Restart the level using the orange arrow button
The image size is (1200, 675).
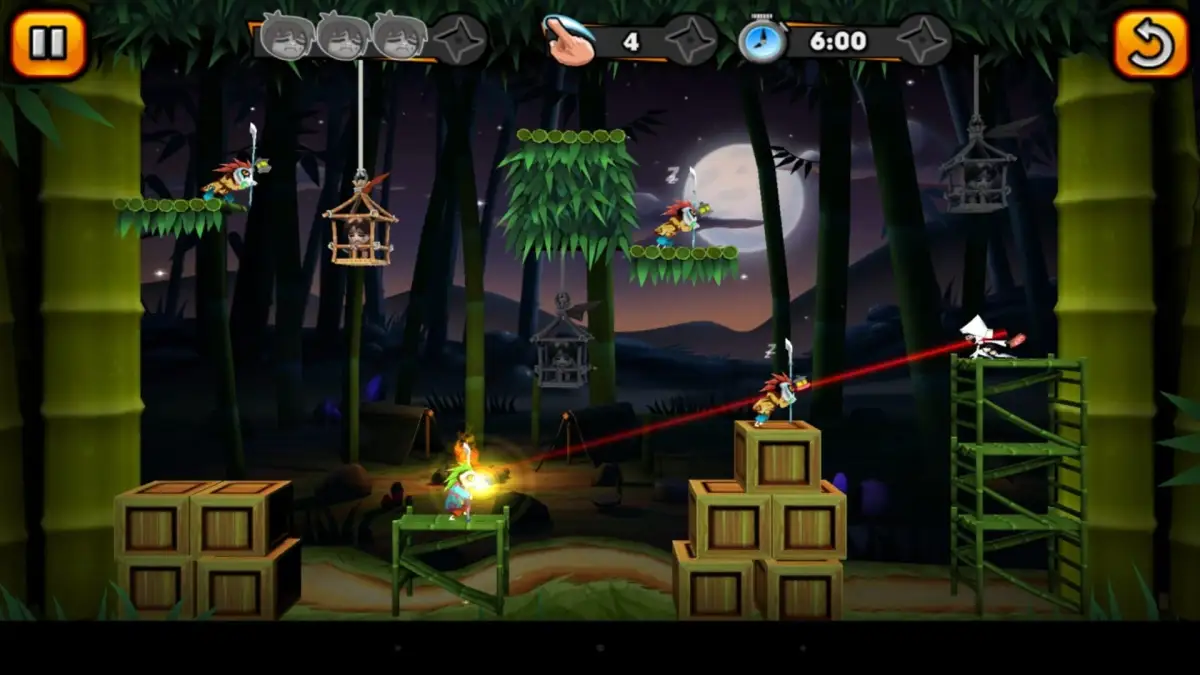click(x=1149, y=44)
